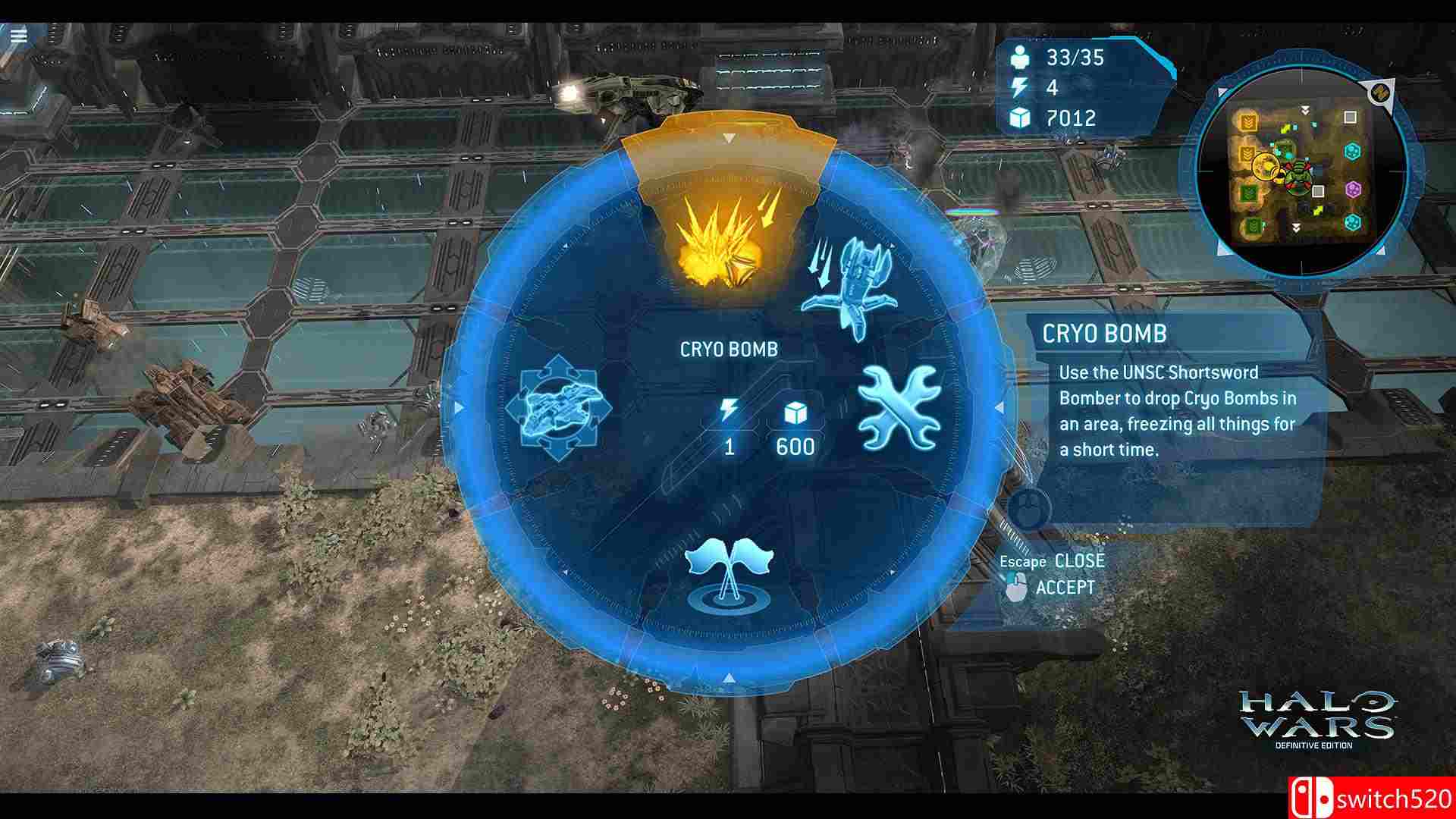Click the double chevron above the minimap center
This screenshot has height=819, width=1456.
point(1305,110)
